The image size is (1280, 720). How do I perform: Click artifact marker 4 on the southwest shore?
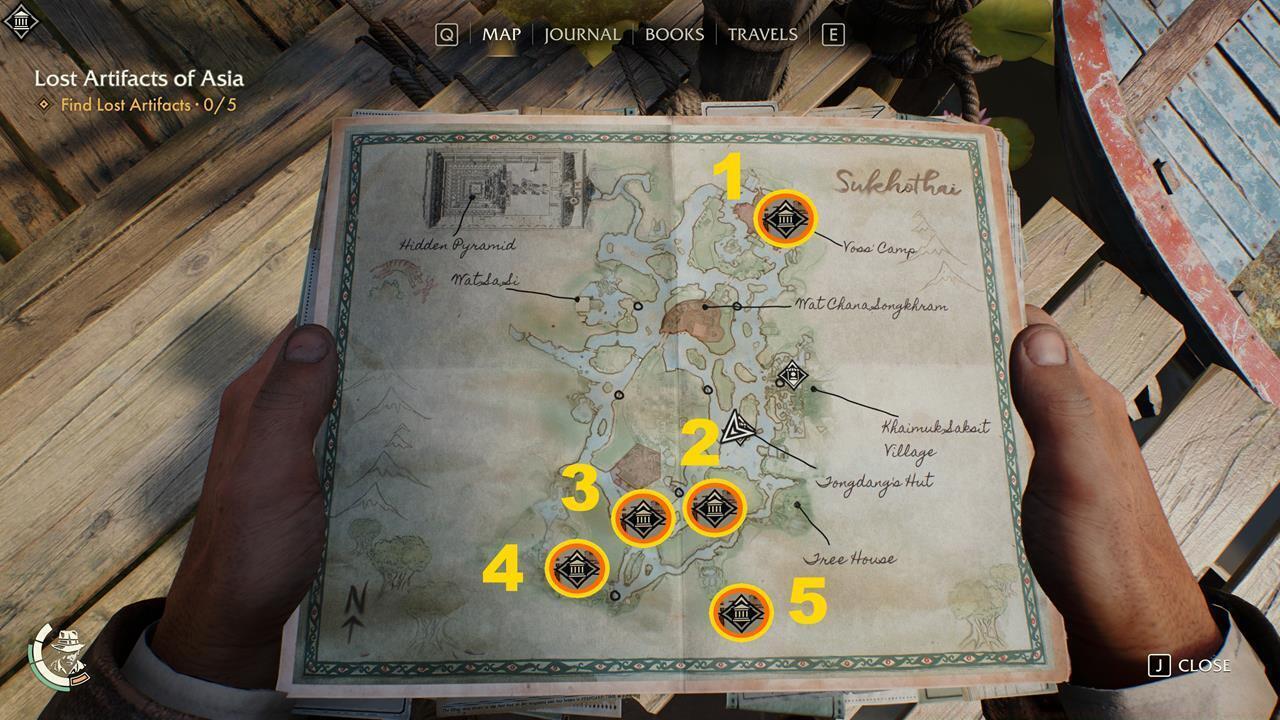575,567
